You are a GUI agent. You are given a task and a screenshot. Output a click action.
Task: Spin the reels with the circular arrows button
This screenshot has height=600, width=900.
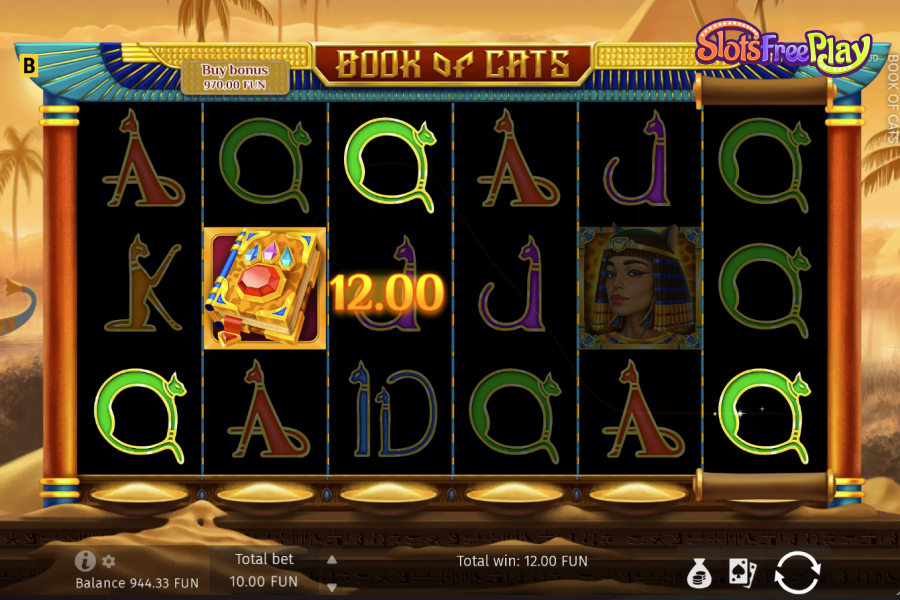click(797, 572)
